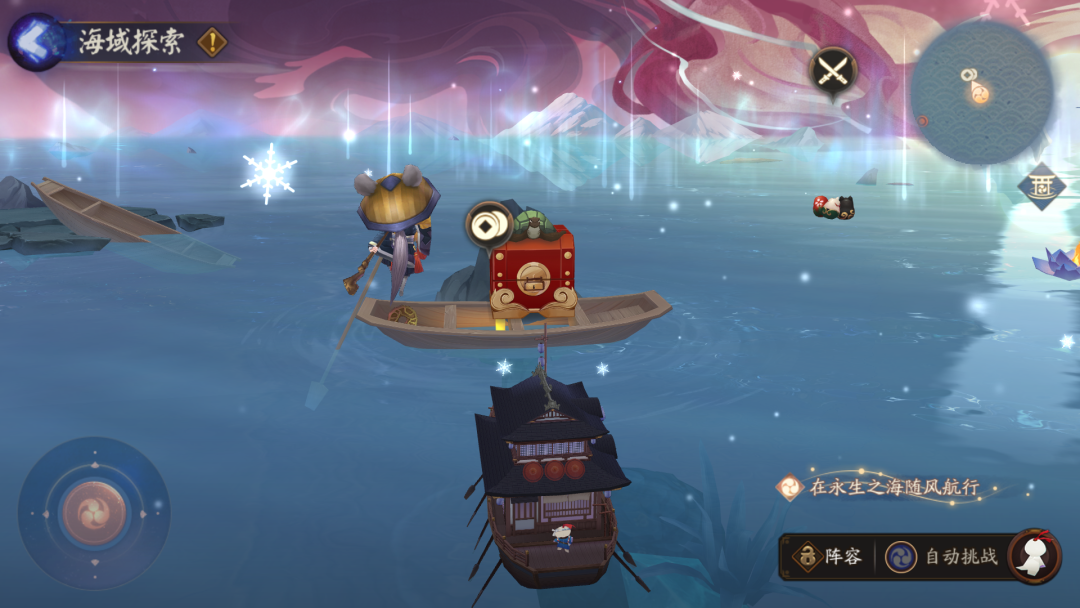This screenshot has width=1080, height=608.
Task: Collect the coin bubble above the chest
Action: pyautogui.click(x=489, y=225)
